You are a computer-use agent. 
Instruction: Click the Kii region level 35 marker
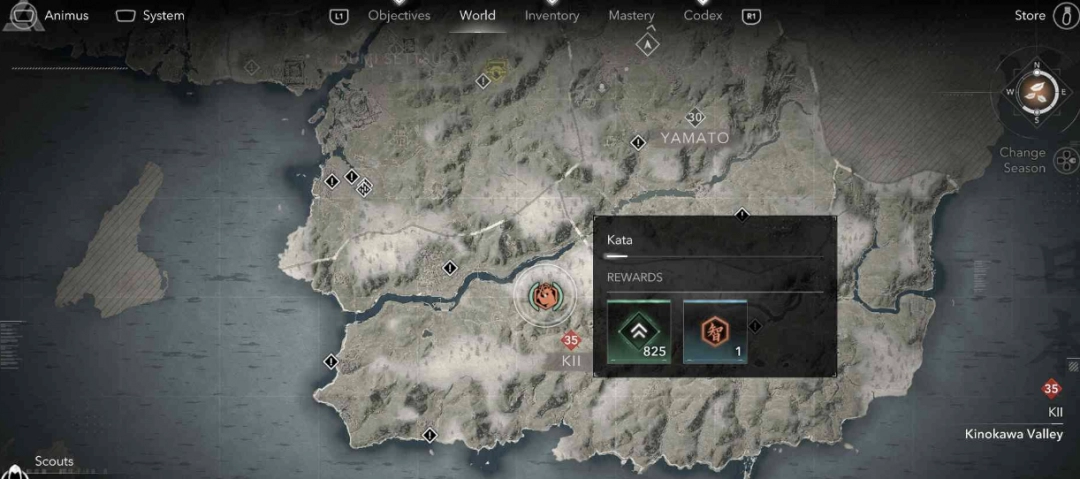point(571,340)
